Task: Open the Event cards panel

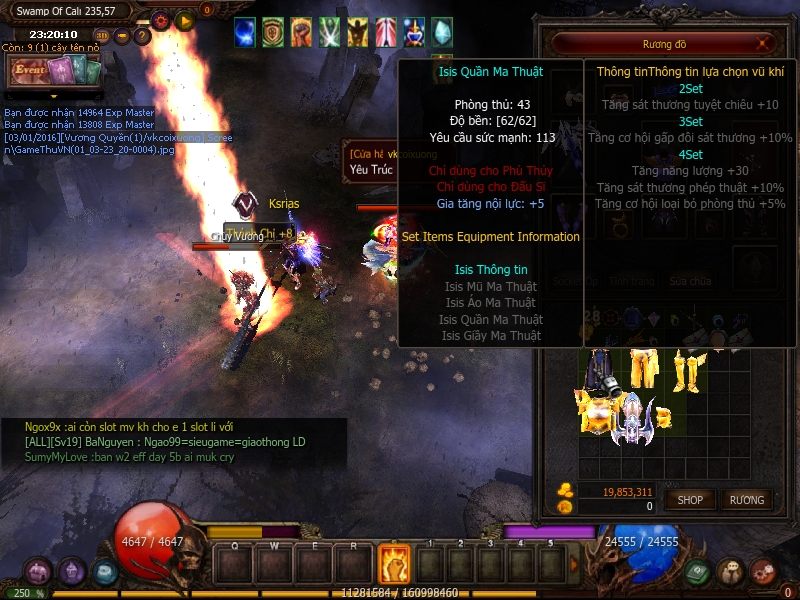Action: (53, 70)
